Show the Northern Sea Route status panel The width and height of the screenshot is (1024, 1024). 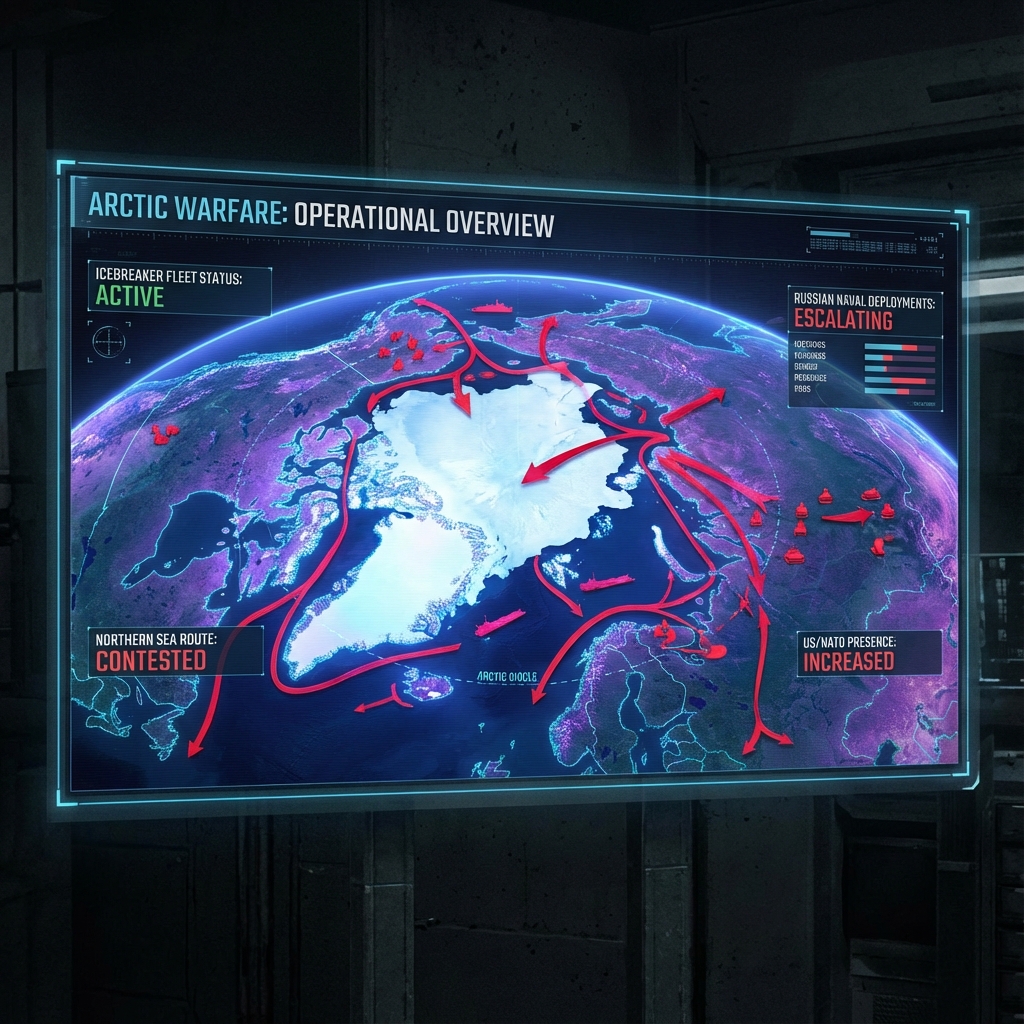pyautogui.click(x=175, y=651)
